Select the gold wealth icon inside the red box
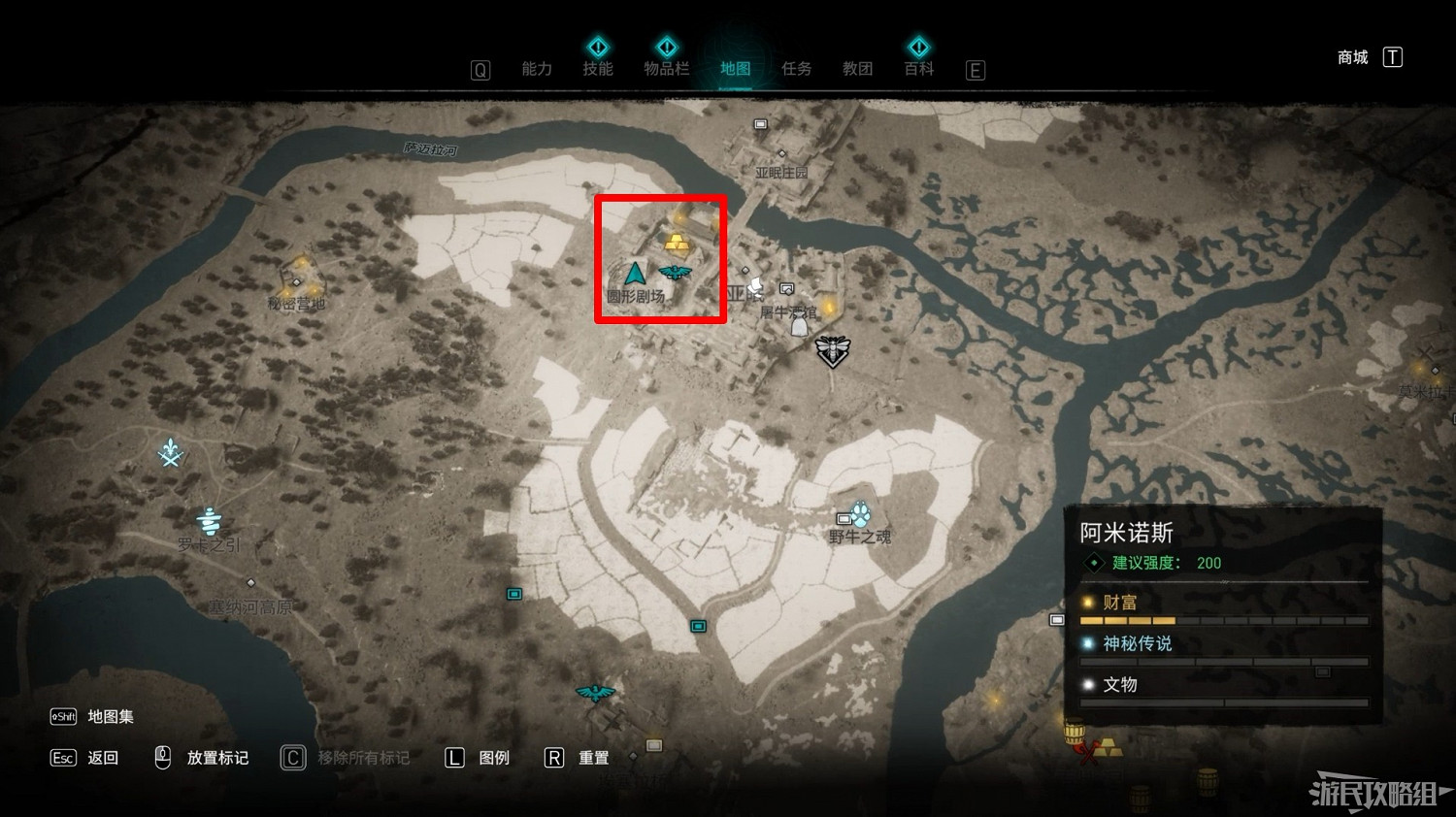Screen dimensions: 1456x817 click(x=676, y=240)
